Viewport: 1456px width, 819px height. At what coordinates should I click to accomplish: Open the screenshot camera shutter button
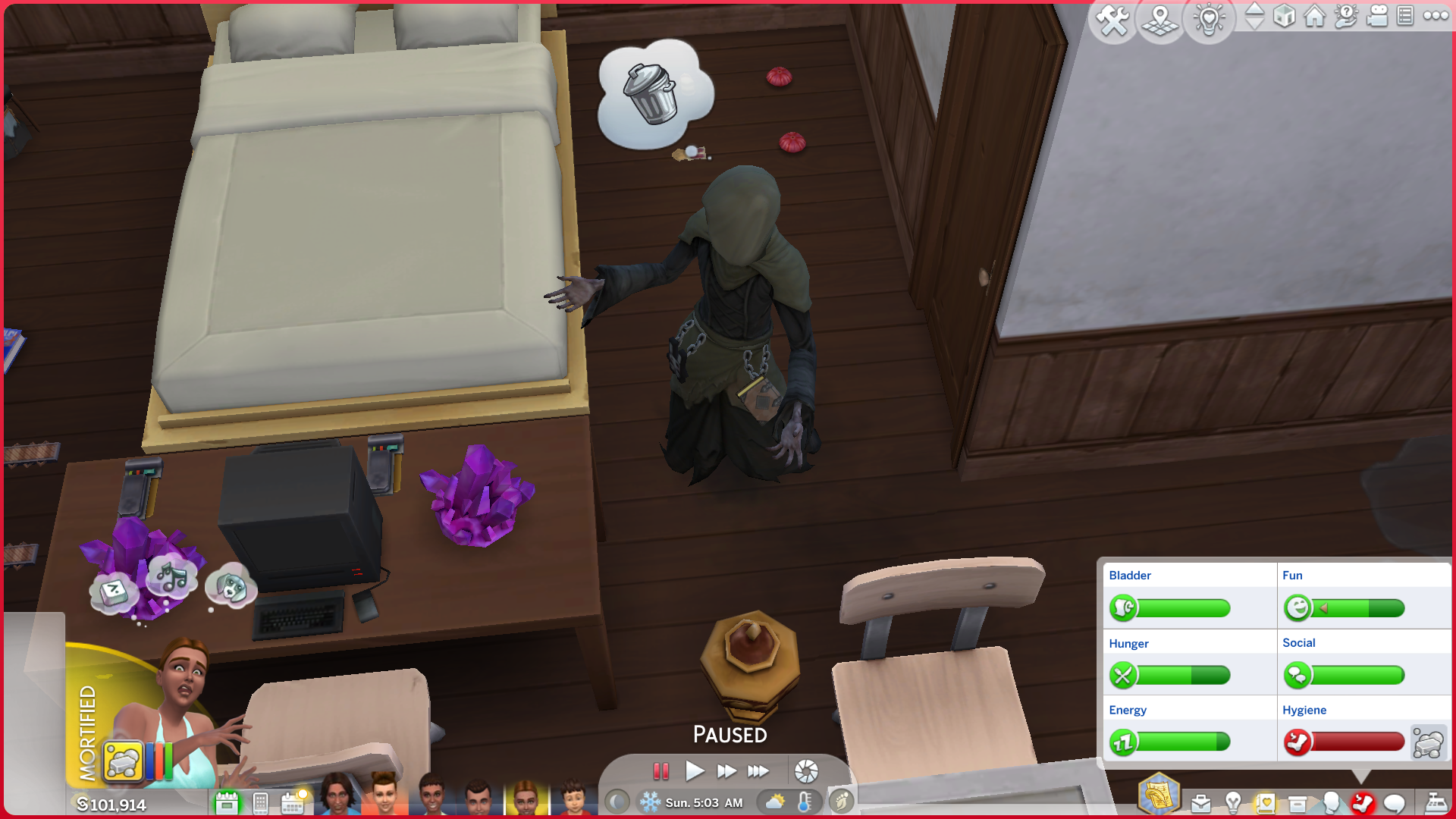tap(806, 771)
